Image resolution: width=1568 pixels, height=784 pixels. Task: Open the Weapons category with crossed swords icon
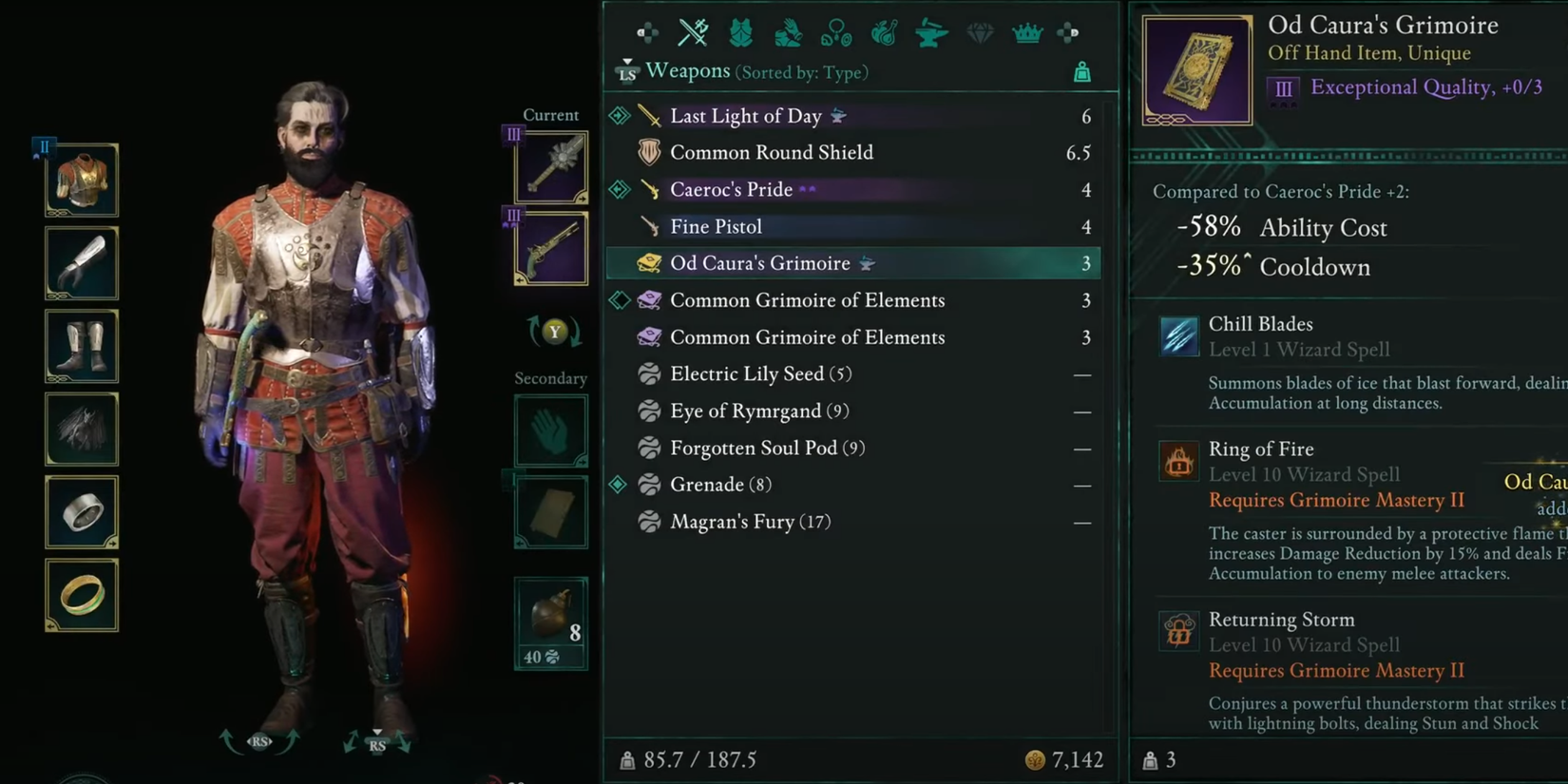tap(693, 31)
